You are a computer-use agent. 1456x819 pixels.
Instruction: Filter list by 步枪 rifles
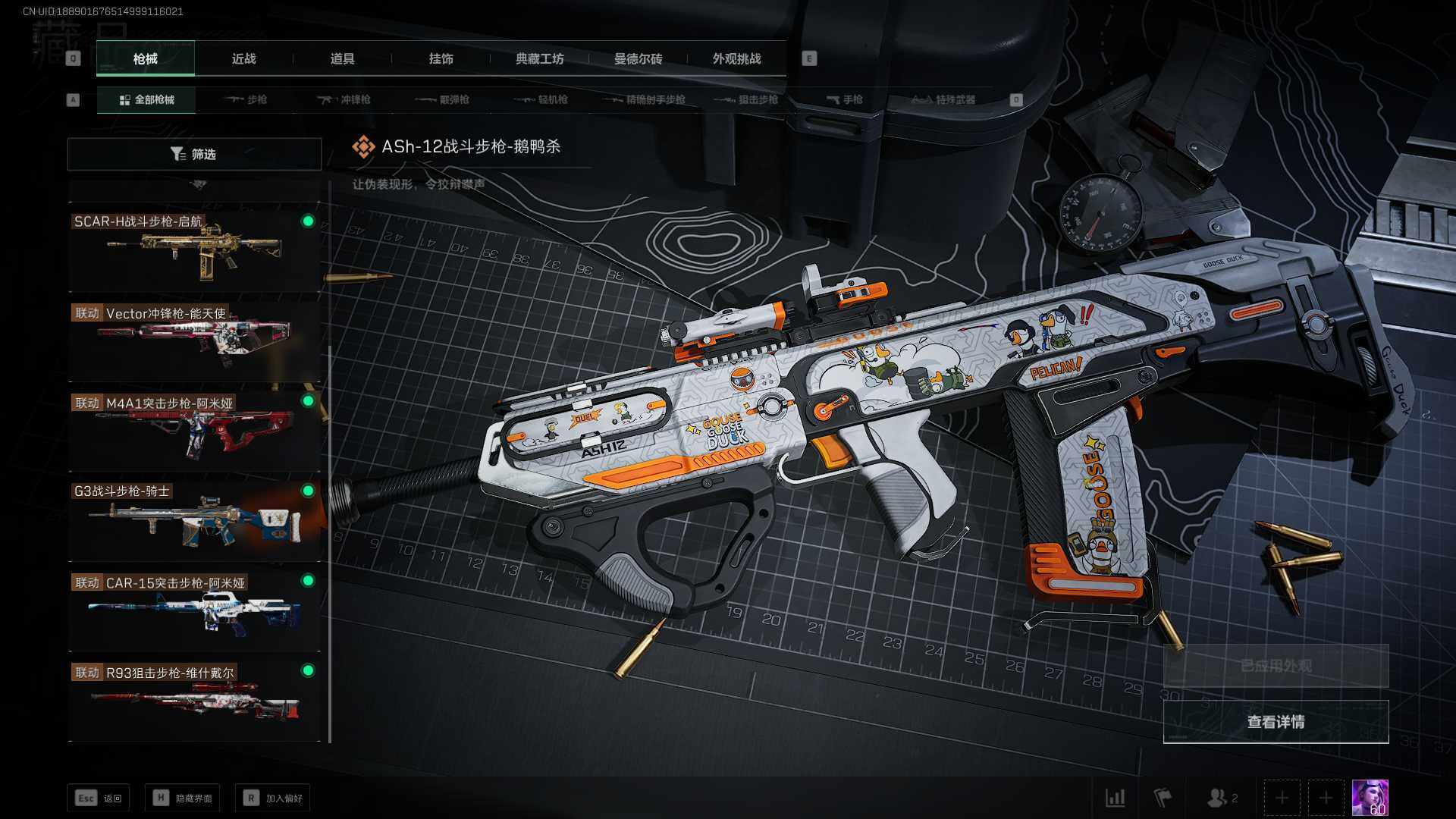tap(246, 99)
